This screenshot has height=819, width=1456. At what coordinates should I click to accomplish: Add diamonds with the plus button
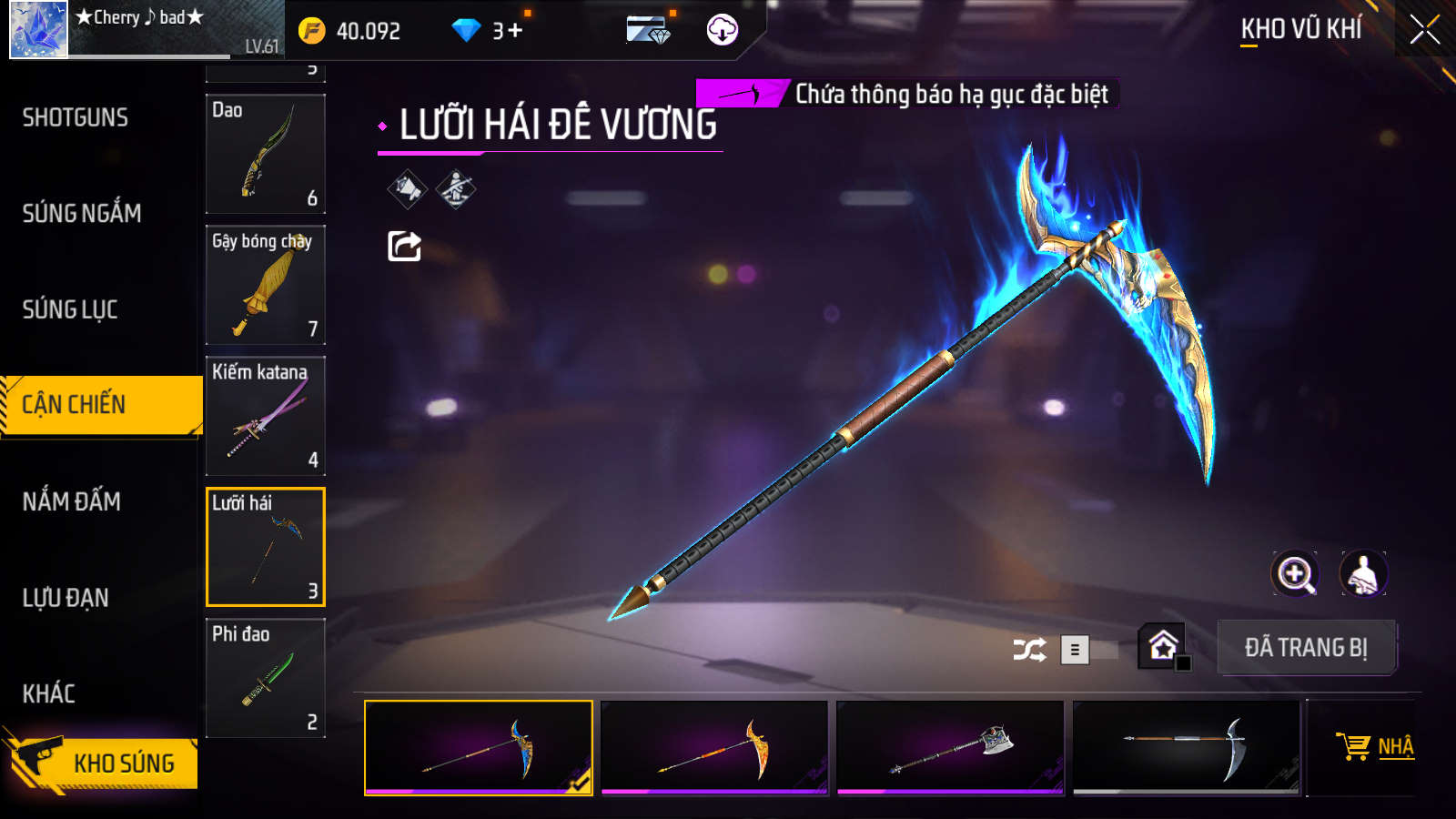pos(515,31)
